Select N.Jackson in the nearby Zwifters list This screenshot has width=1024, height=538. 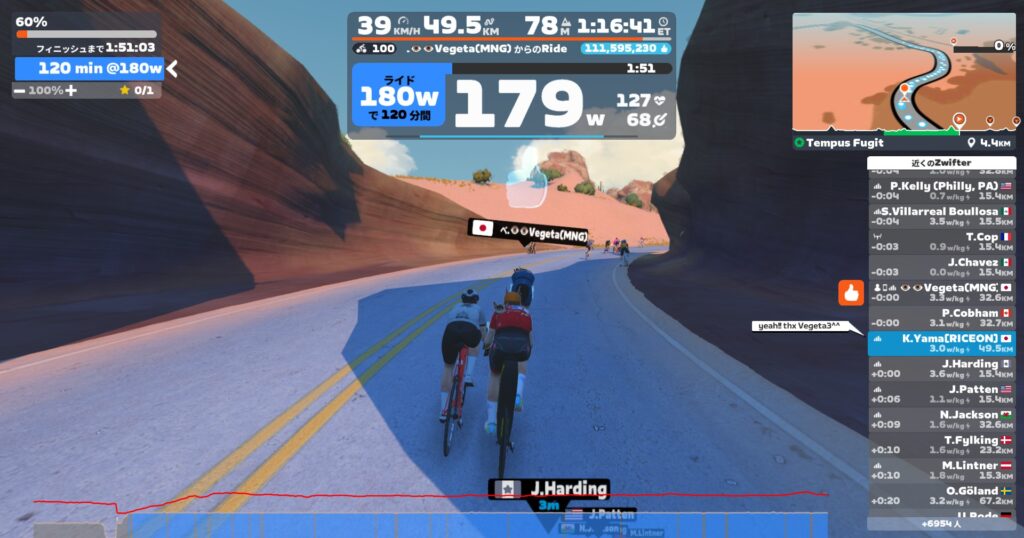[941, 419]
